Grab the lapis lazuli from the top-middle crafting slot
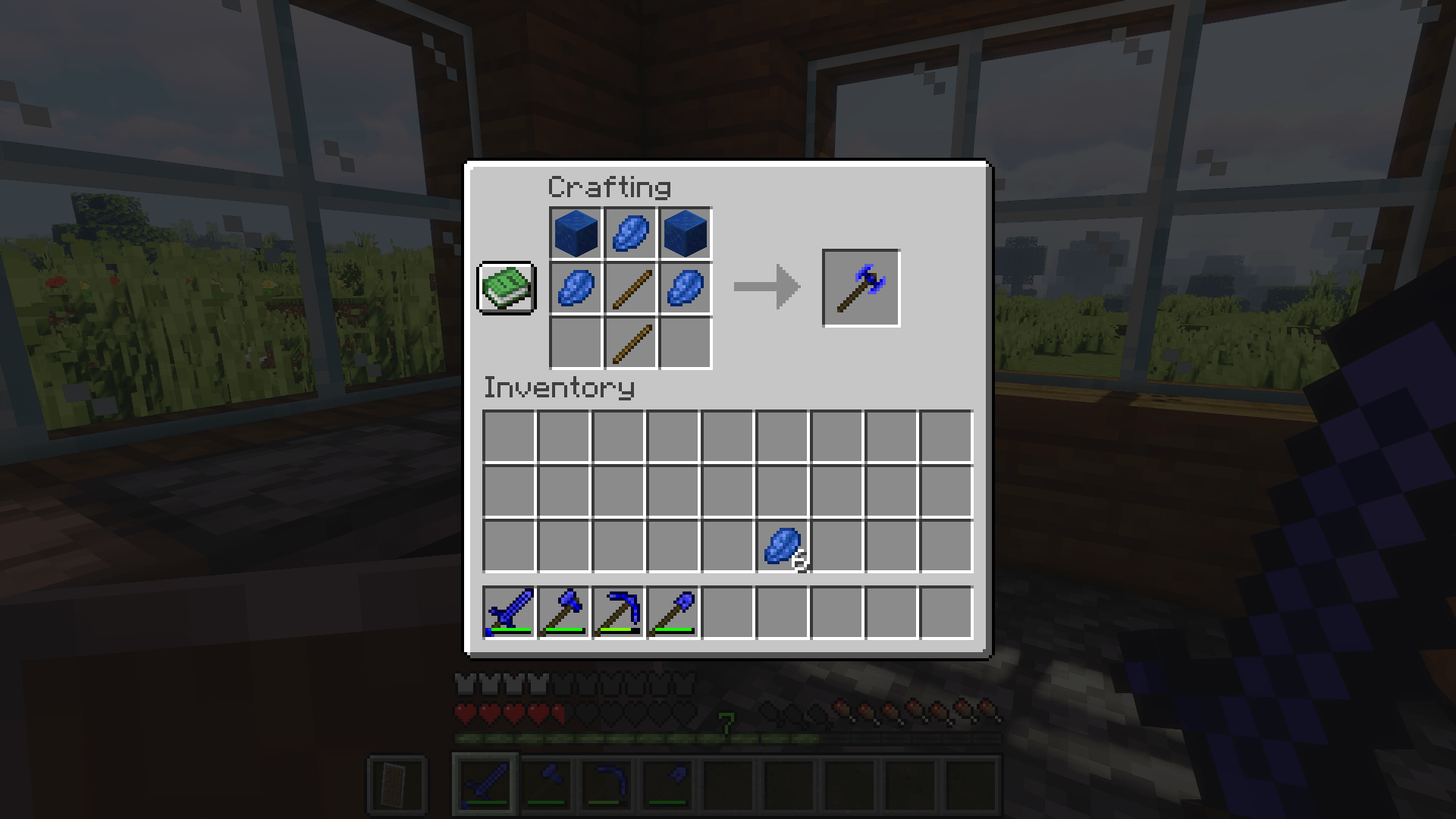Viewport: 1456px width, 819px height. [631, 234]
